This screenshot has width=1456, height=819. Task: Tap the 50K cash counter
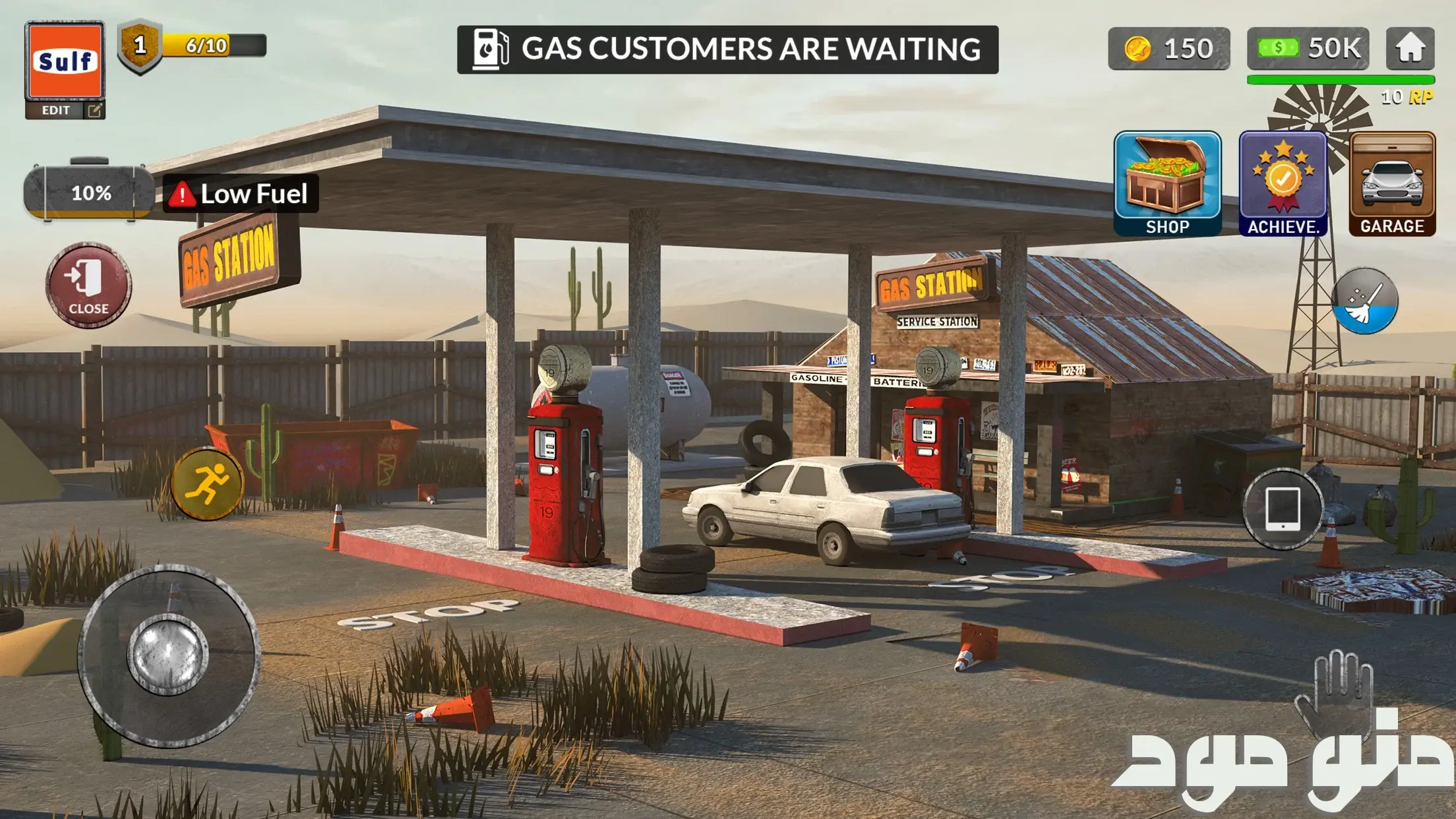coord(1308,49)
